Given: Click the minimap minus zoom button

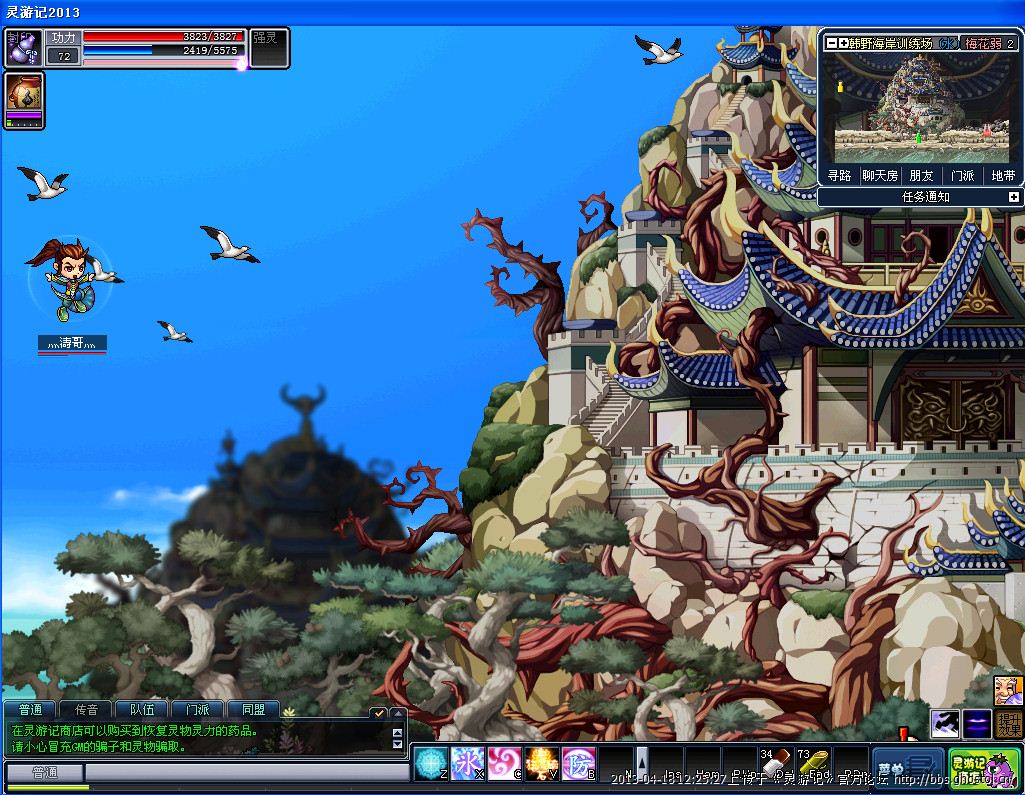Looking at the screenshot, I should tap(831, 43).
